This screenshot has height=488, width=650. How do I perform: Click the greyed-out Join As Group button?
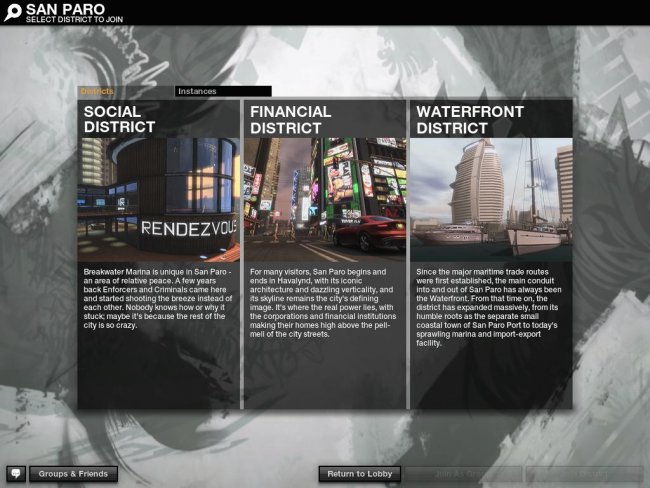coord(463,473)
